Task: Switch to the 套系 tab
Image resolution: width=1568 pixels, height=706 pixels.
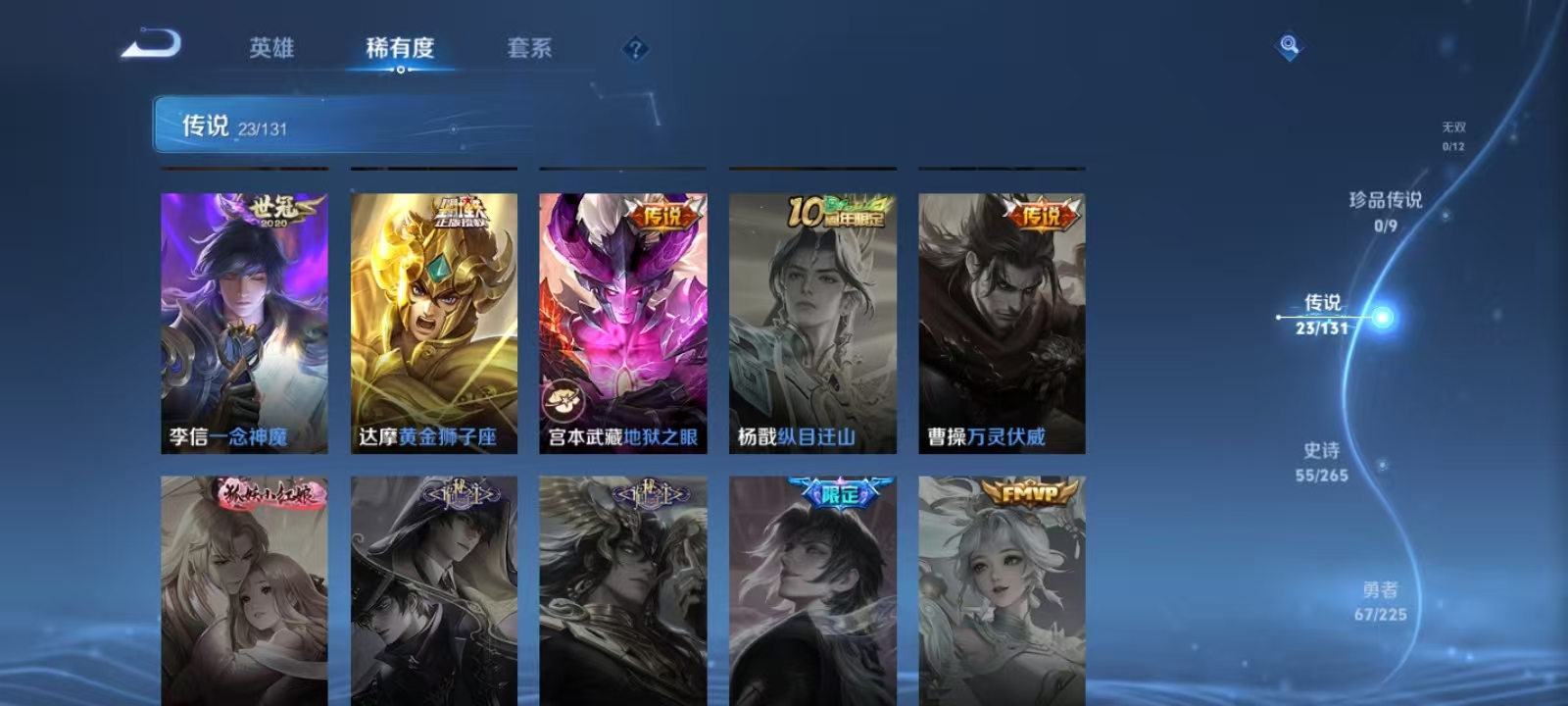Action: point(529,47)
